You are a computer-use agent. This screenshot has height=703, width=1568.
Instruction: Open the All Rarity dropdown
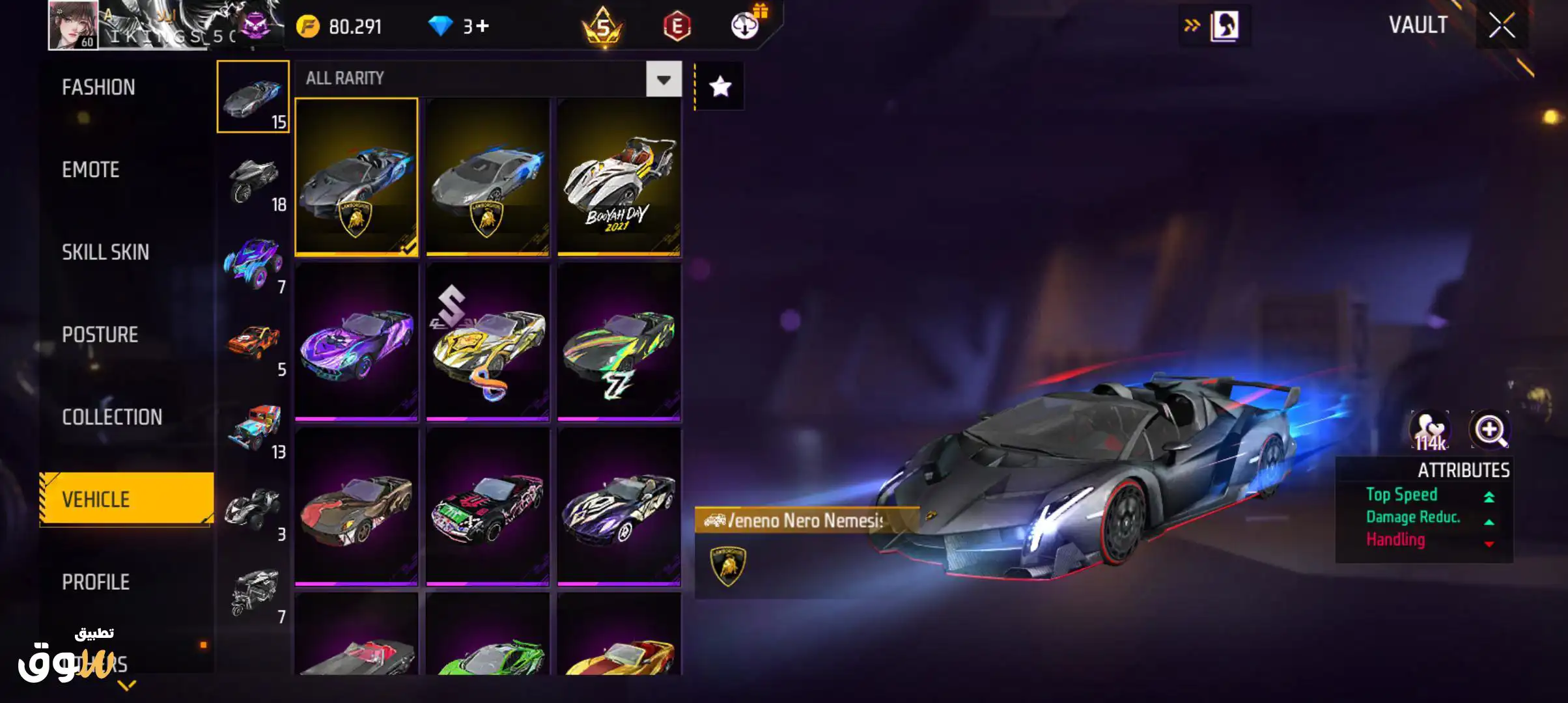point(664,79)
